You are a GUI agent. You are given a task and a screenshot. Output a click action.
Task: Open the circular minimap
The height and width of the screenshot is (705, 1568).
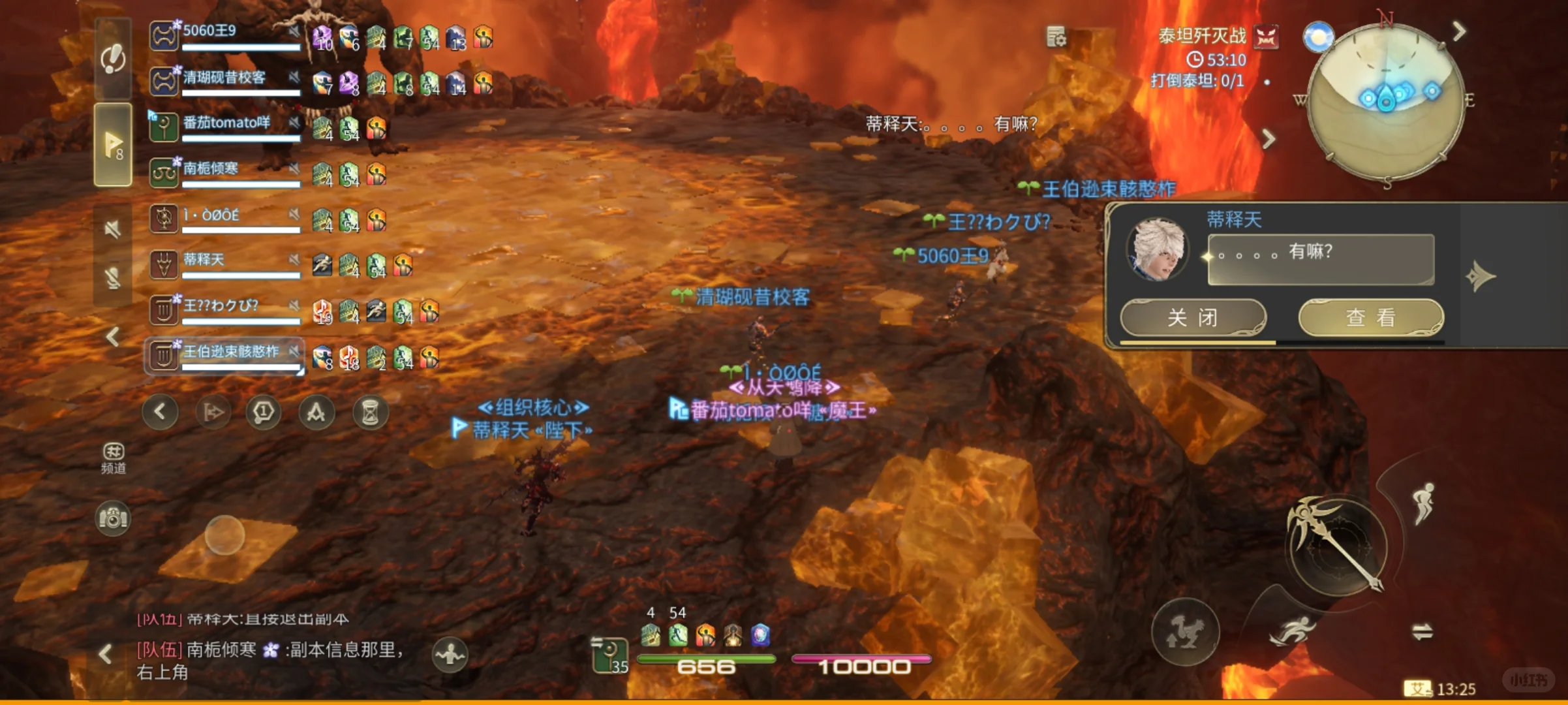1386,101
